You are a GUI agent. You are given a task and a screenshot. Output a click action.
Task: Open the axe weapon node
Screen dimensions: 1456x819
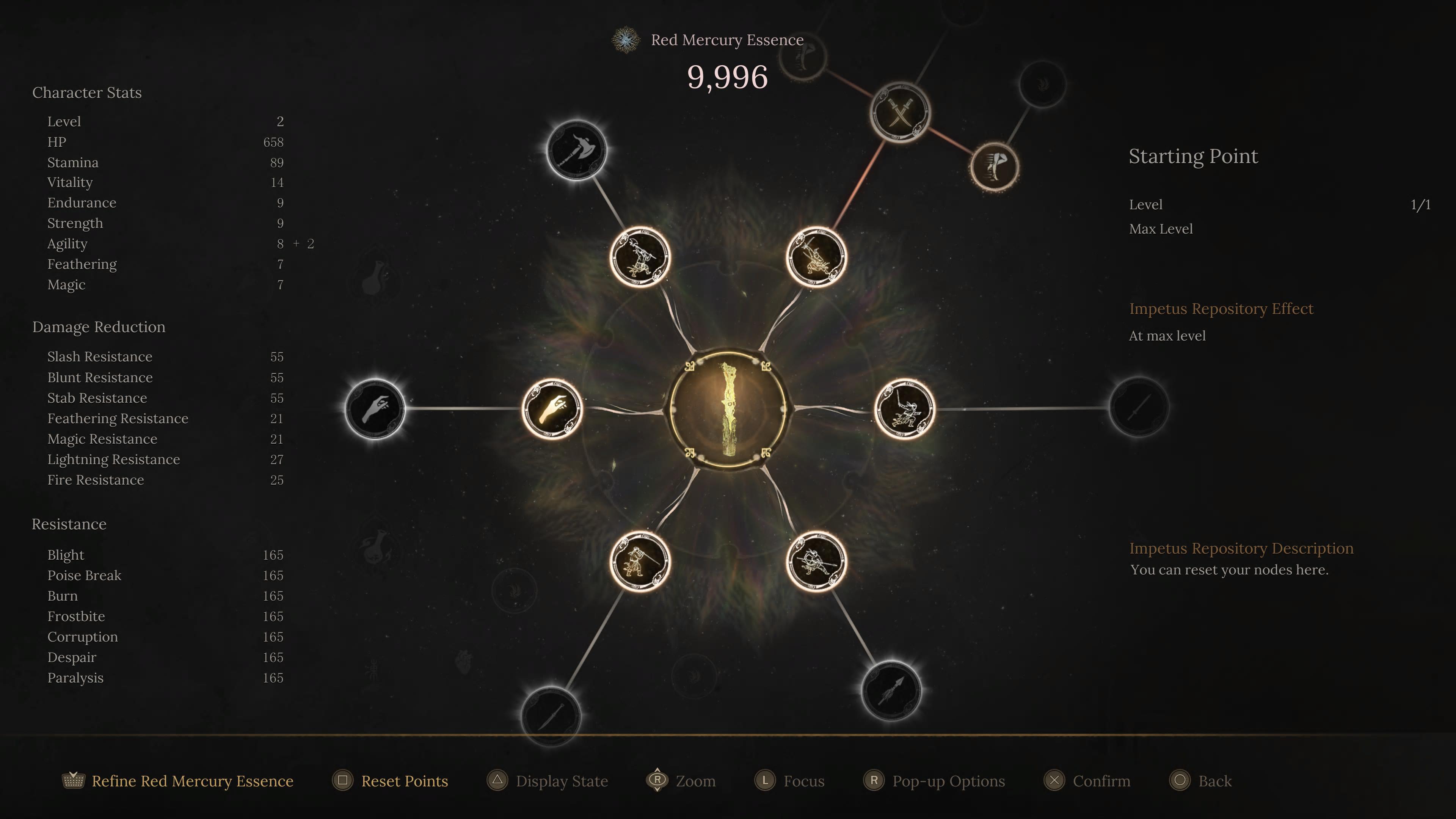576,151
